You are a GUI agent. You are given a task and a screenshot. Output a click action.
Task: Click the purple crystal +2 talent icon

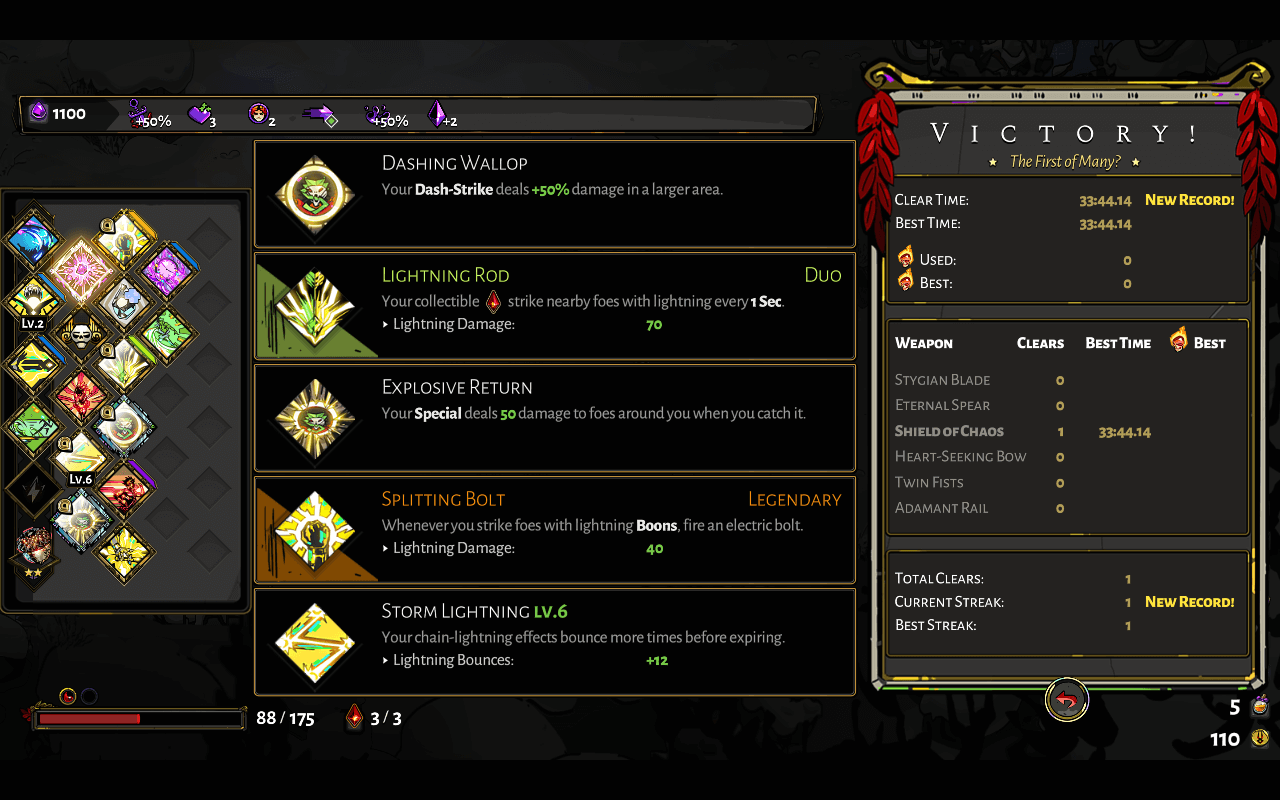click(438, 115)
